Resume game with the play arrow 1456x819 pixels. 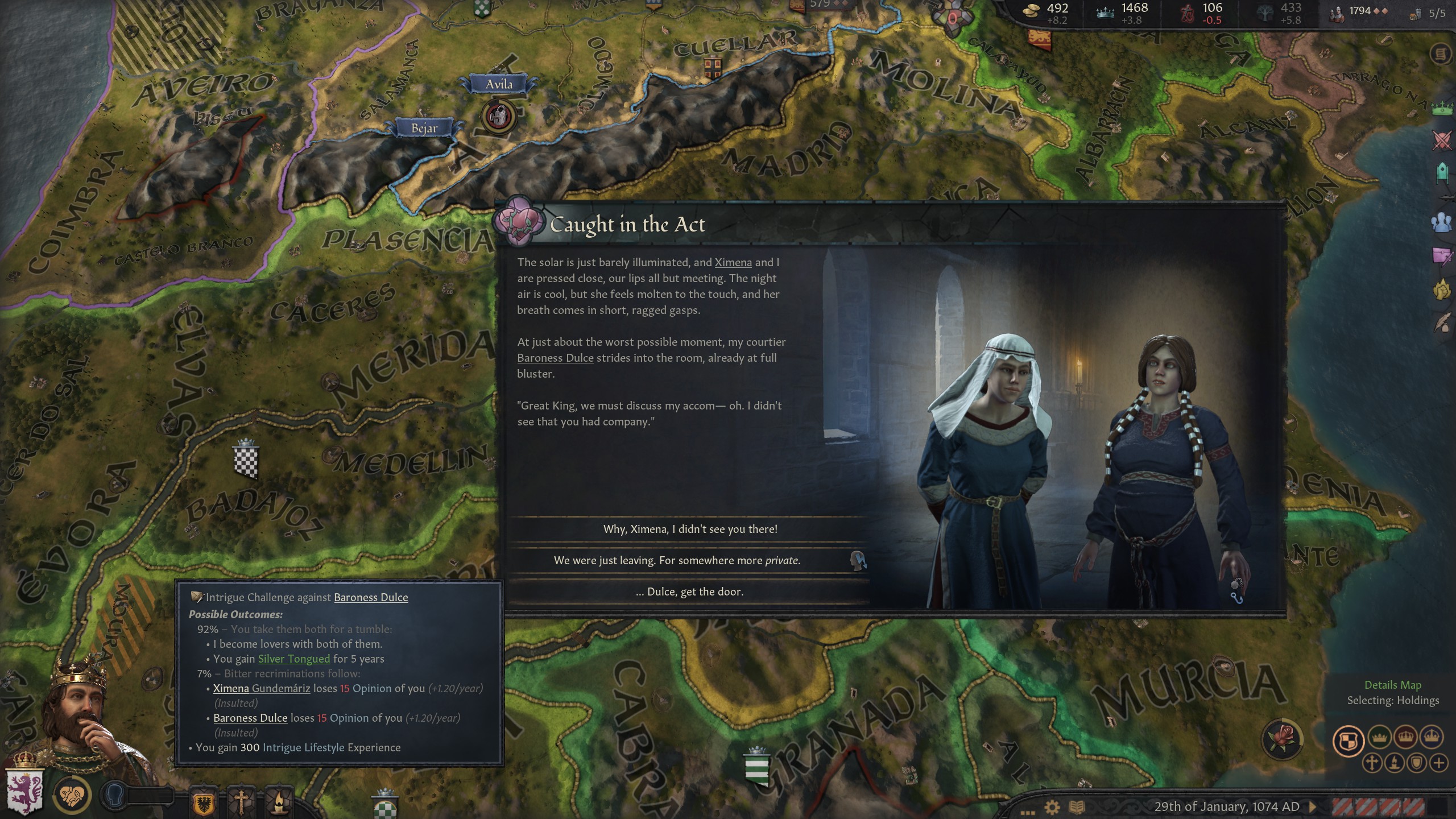pos(1313,806)
